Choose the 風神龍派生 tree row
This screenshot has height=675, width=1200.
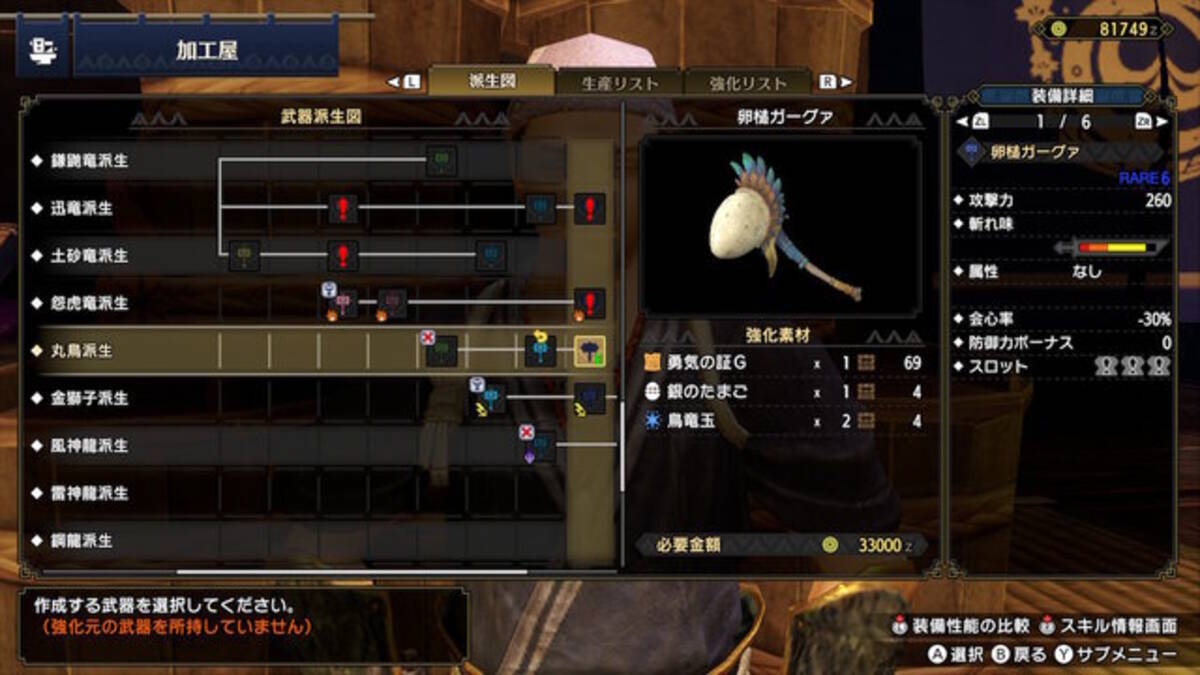90,445
